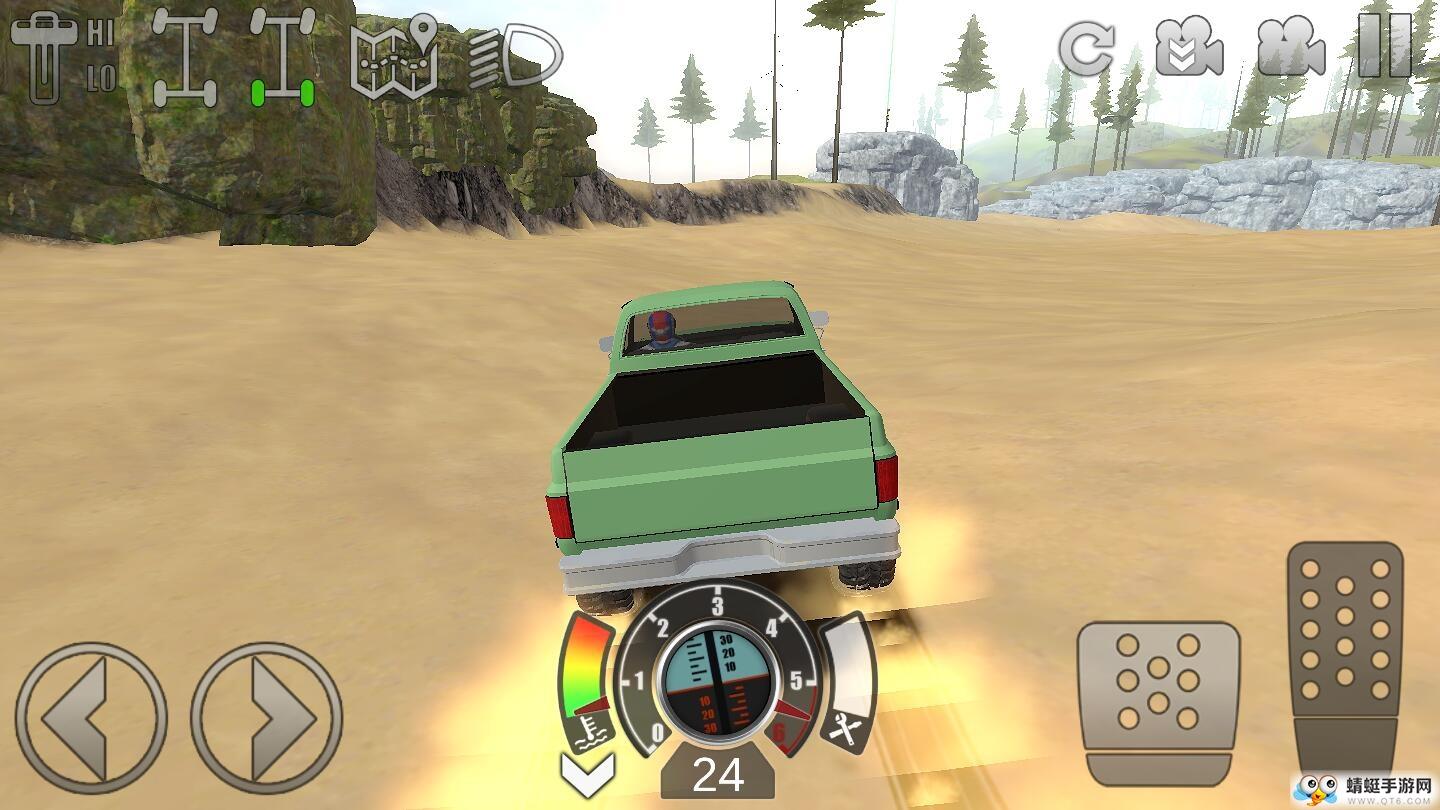
Task: Open the camera options dropdown icon
Action: (x=1189, y=46)
